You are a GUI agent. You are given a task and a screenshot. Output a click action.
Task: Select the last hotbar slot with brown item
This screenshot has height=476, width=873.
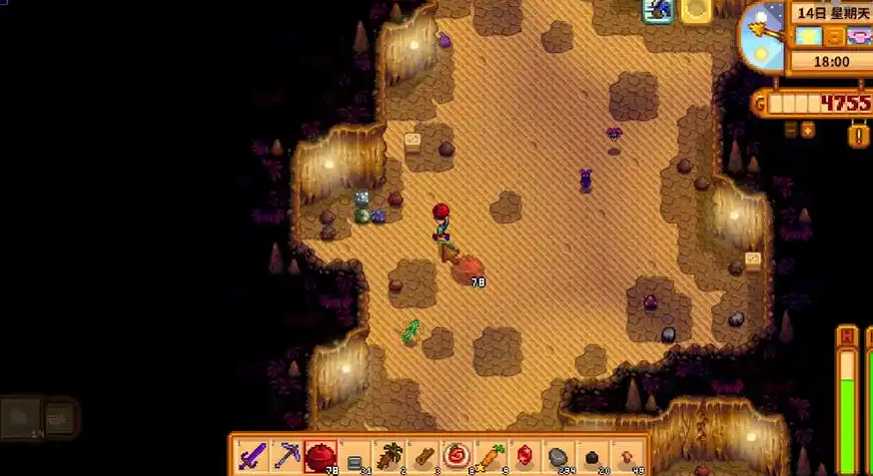pos(626,457)
